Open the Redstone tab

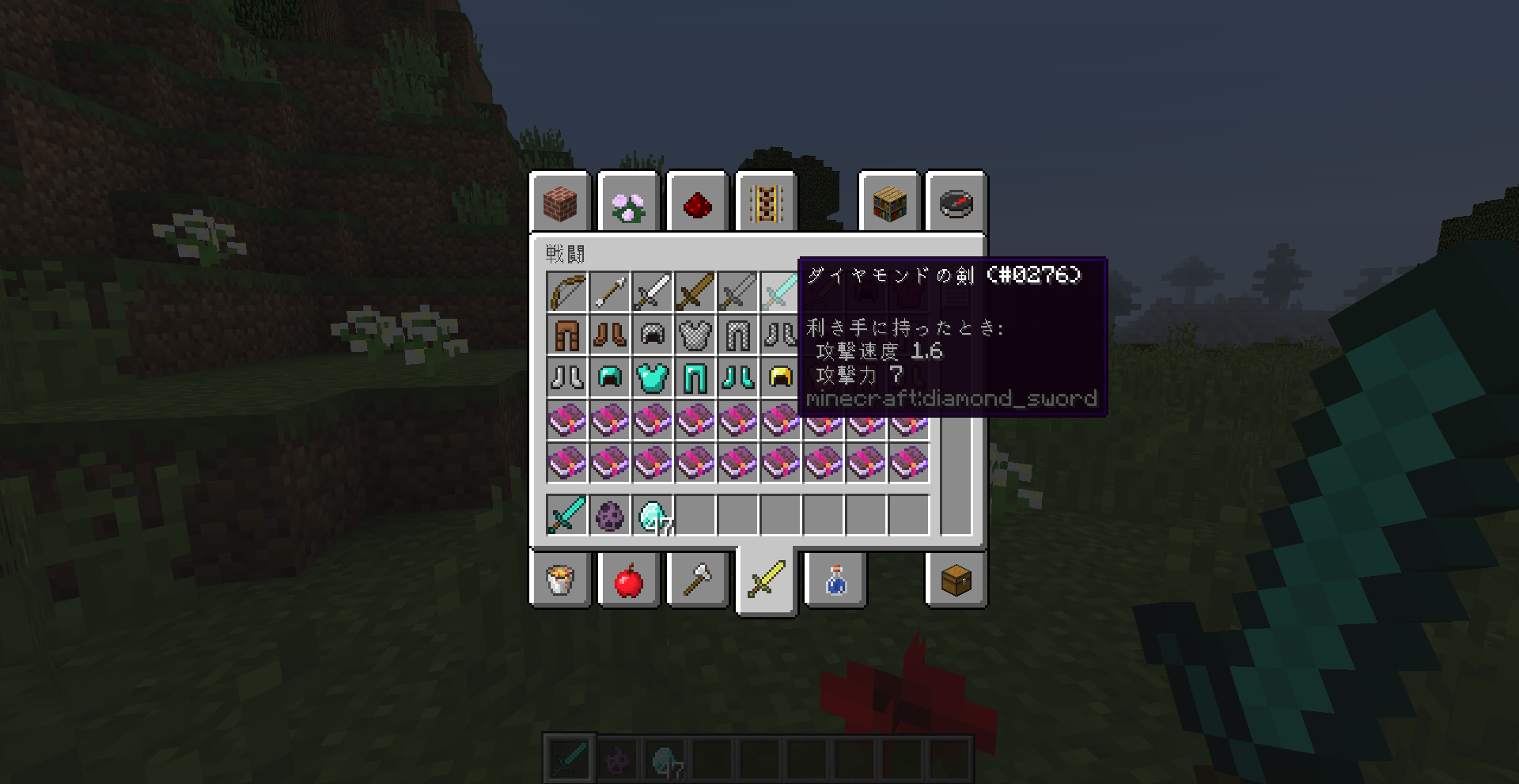pos(698,203)
